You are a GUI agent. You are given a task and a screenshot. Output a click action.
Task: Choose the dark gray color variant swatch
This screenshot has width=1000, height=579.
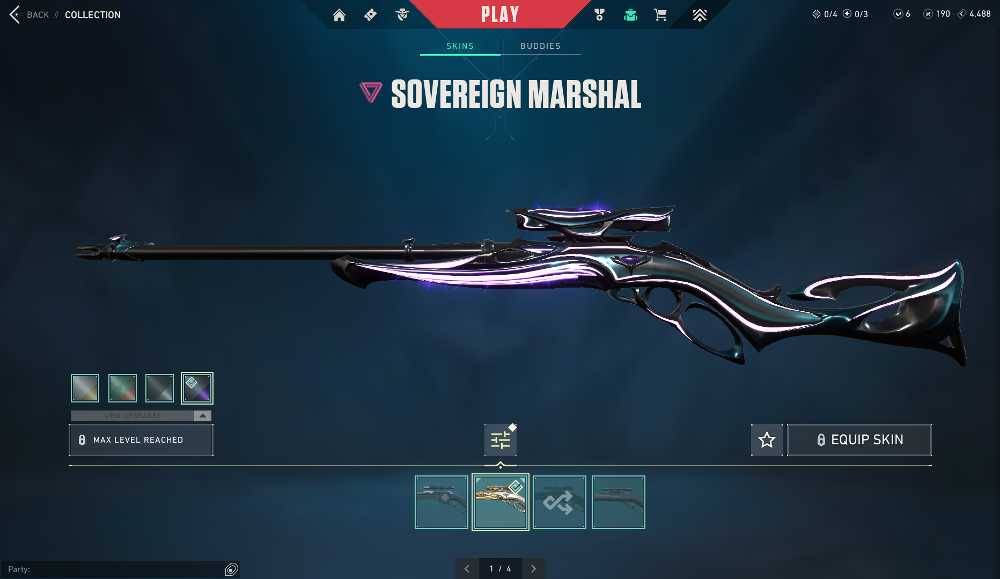[160, 388]
